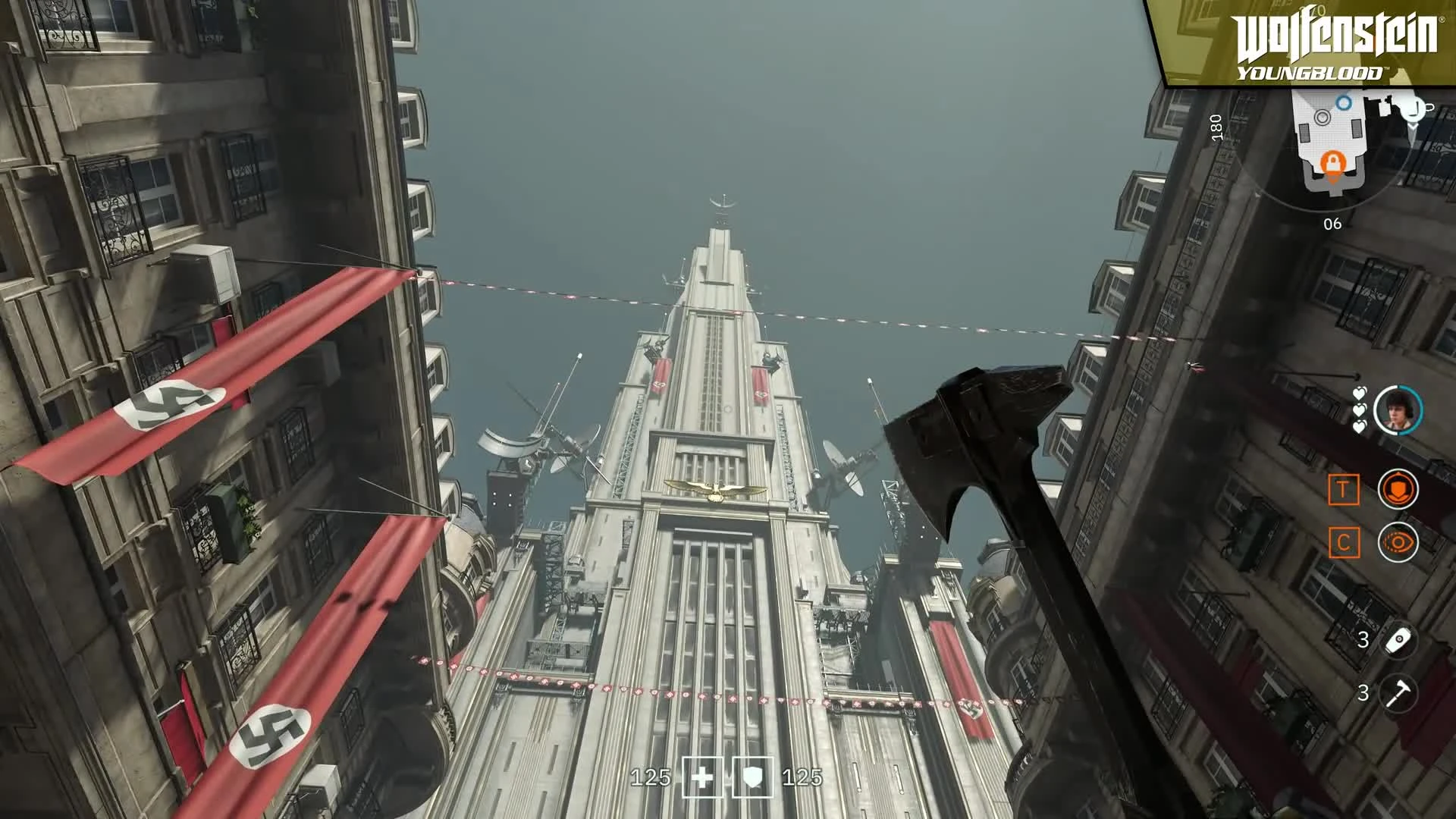The height and width of the screenshot is (819, 1456).
Task: Select the bottommost heart life icon
Action: click(x=1358, y=426)
